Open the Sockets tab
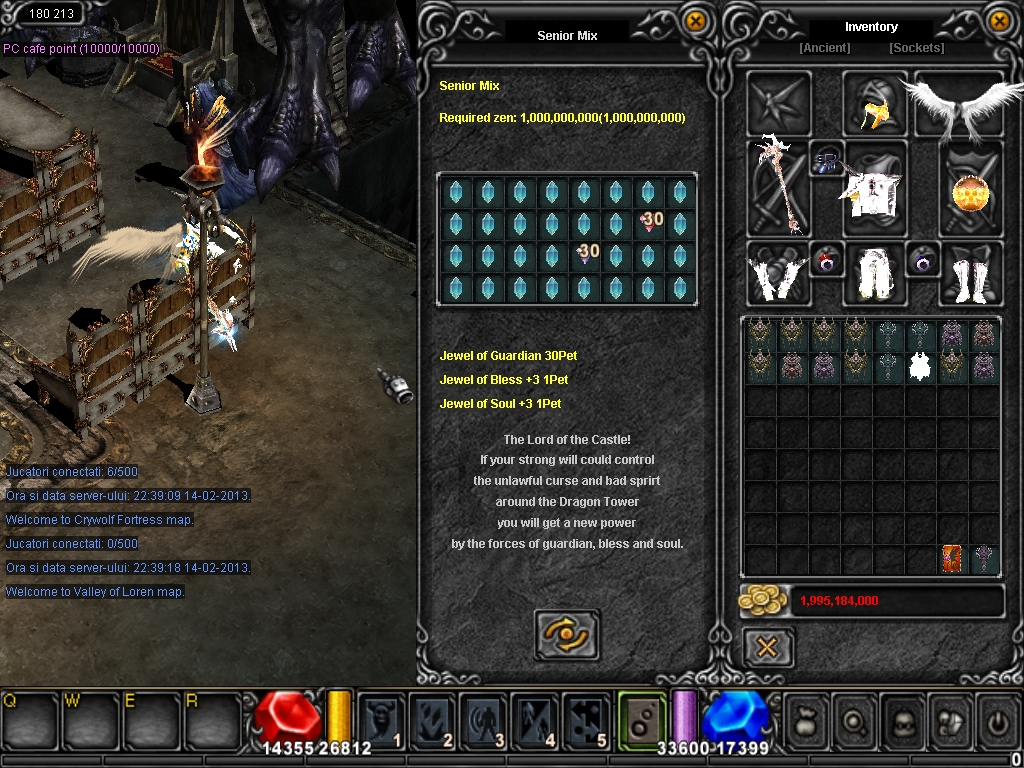The height and width of the screenshot is (768, 1024). 916,48
